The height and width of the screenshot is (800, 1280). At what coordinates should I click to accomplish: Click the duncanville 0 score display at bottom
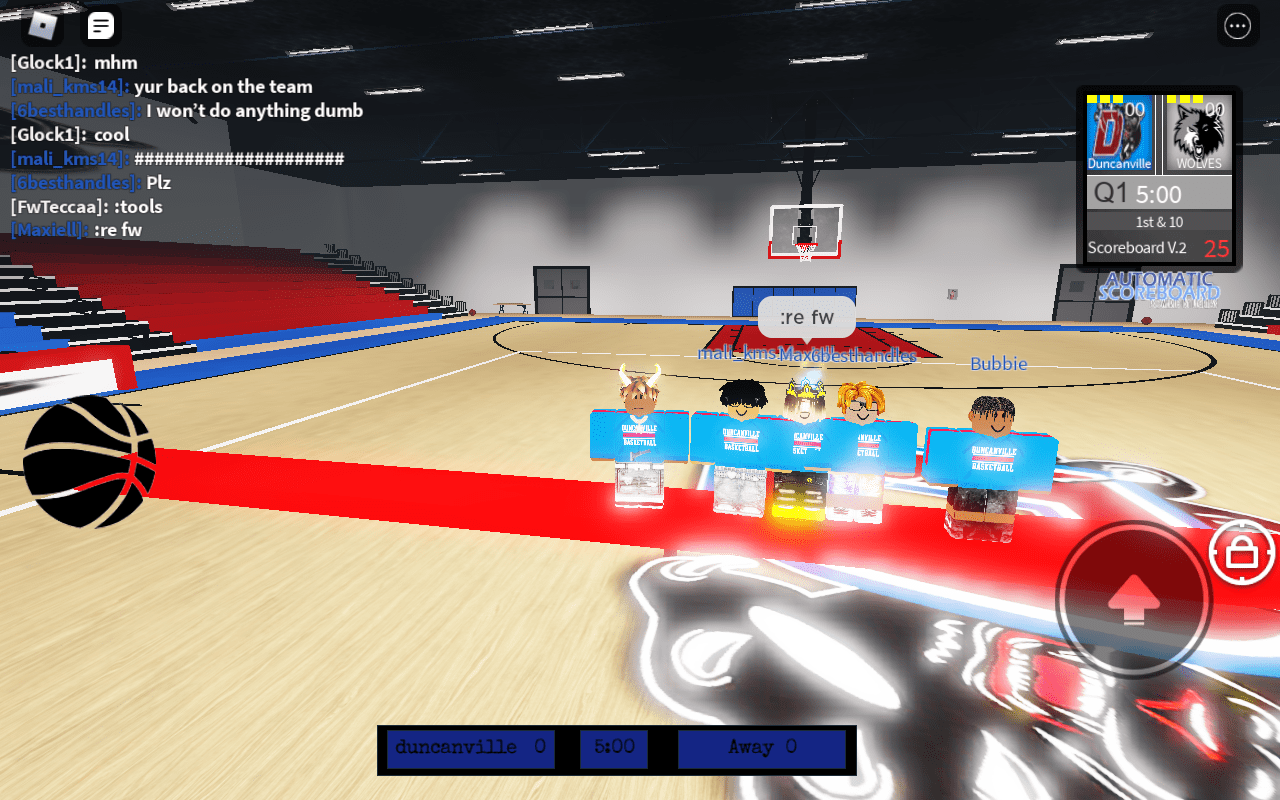tap(468, 748)
